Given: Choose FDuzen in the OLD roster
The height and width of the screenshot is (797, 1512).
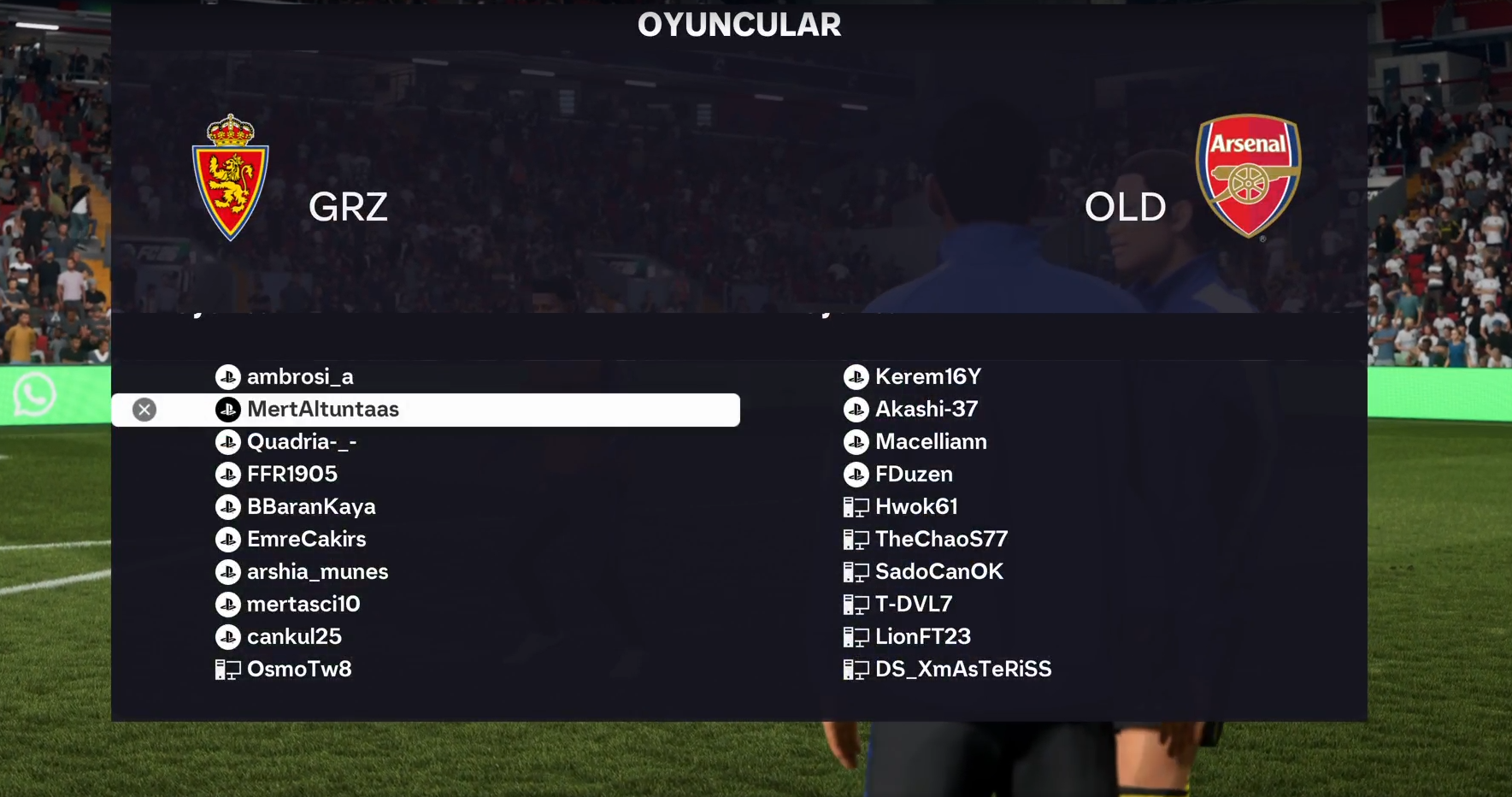Looking at the screenshot, I should [914, 475].
